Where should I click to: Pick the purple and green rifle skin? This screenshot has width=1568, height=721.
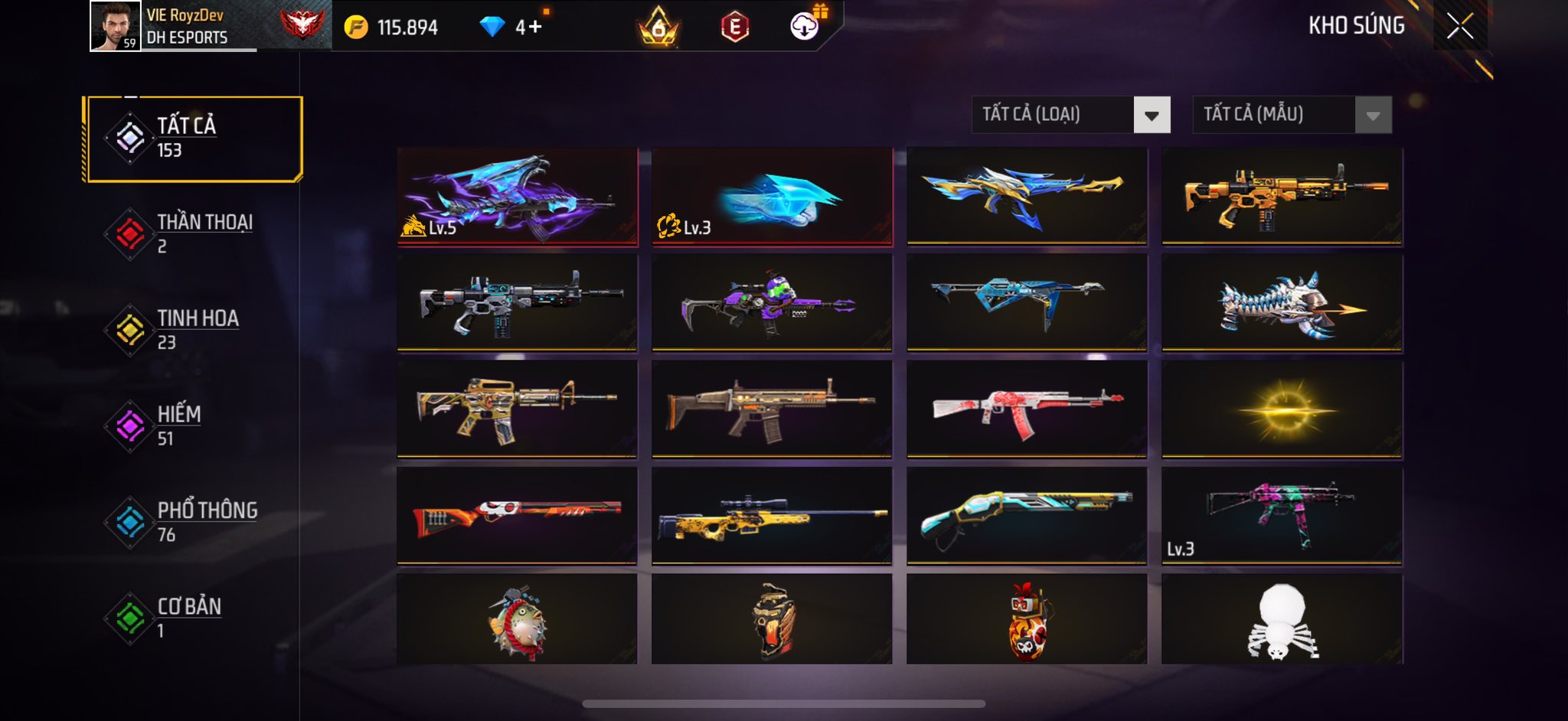[x=772, y=302]
